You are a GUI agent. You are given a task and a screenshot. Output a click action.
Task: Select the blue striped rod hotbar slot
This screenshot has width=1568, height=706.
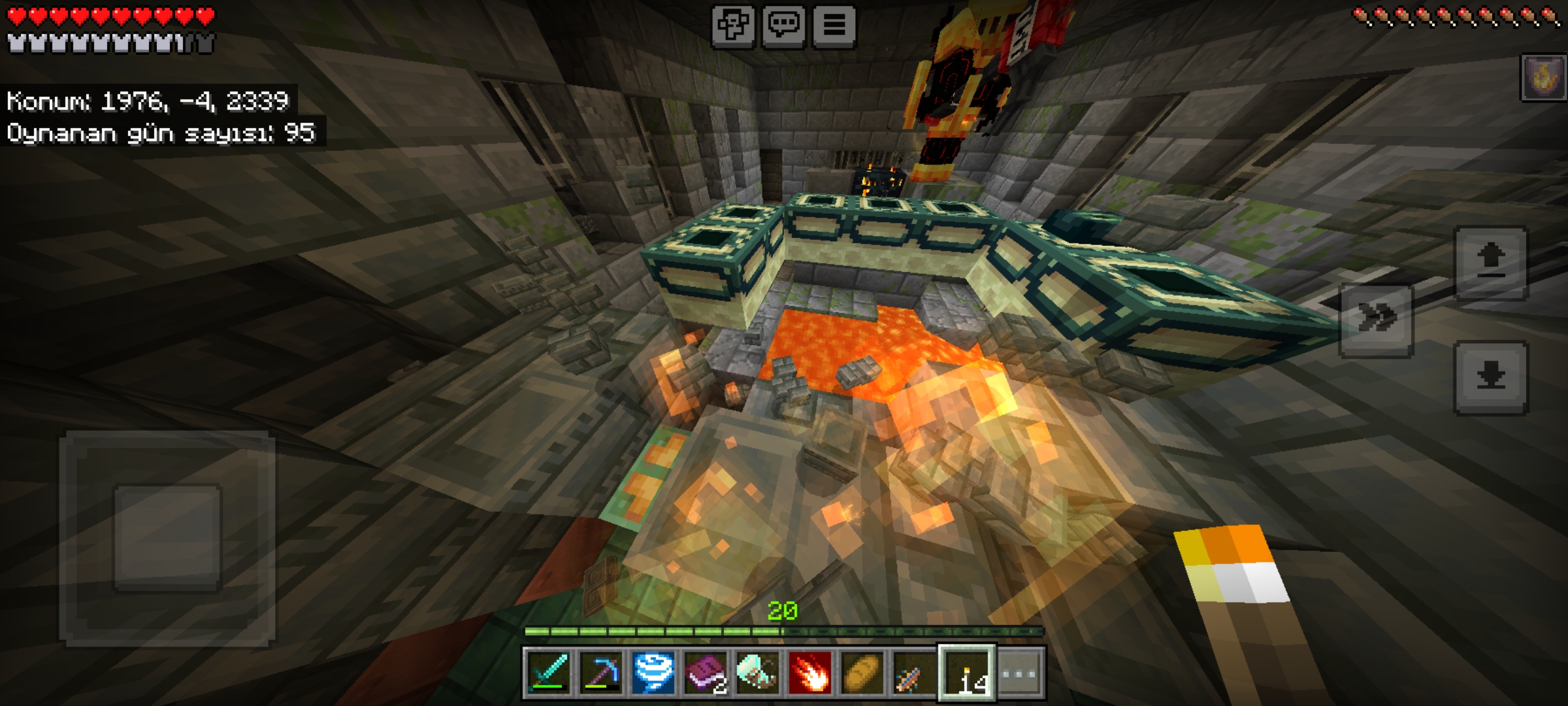(915, 673)
